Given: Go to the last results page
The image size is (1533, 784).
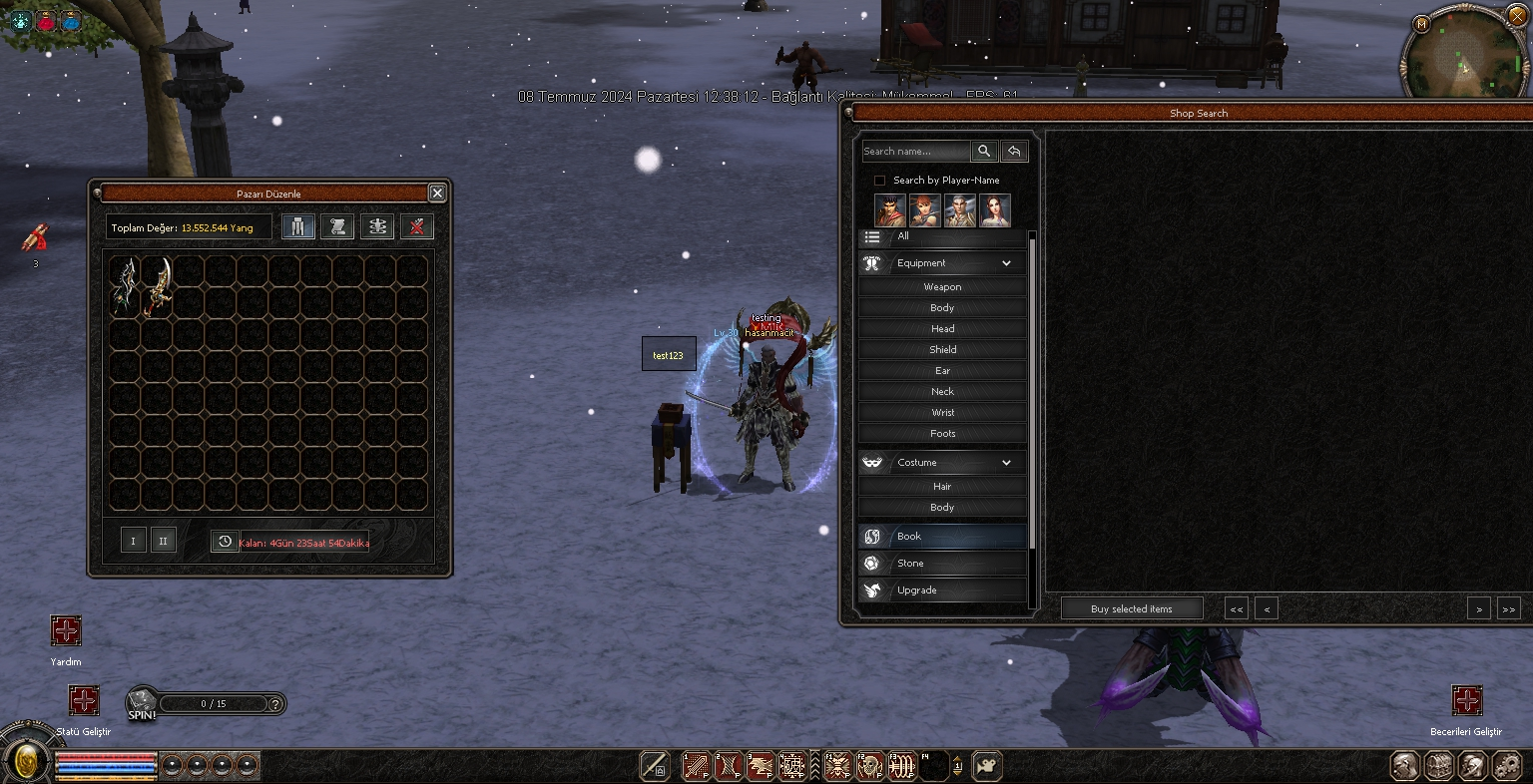Looking at the screenshot, I should (1508, 608).
